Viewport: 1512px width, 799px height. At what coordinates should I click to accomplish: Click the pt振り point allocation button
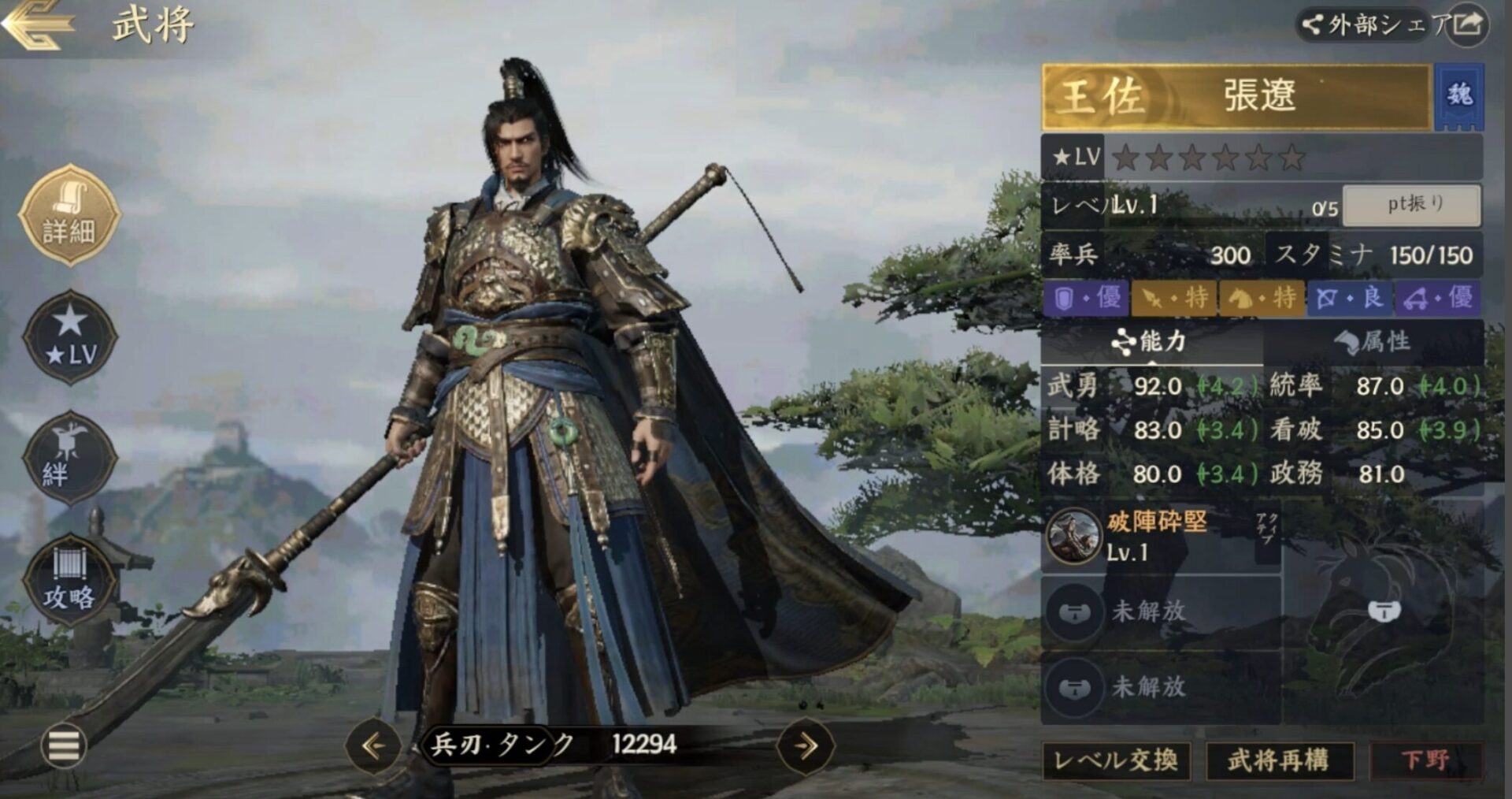1412,206
